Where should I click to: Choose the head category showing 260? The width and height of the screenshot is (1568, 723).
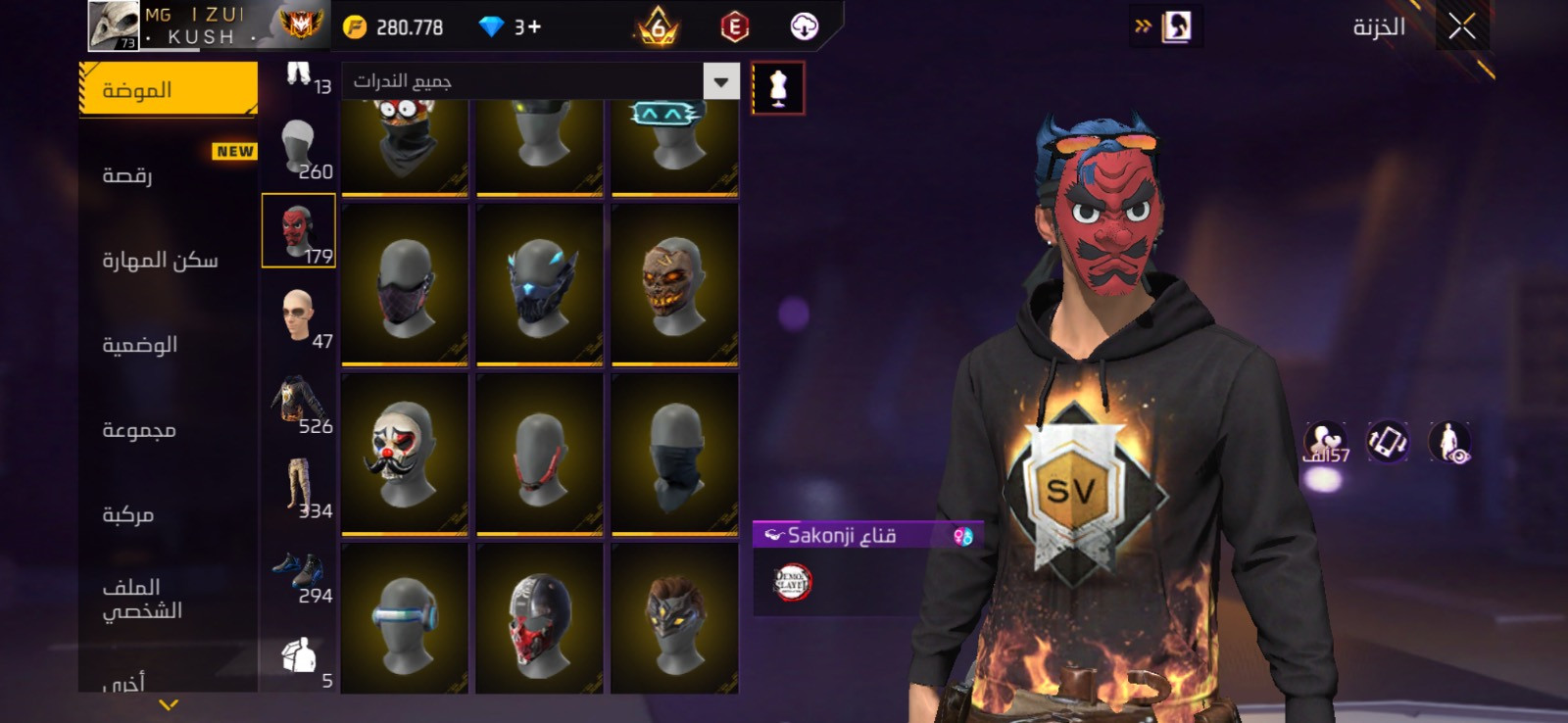(299, 147)
